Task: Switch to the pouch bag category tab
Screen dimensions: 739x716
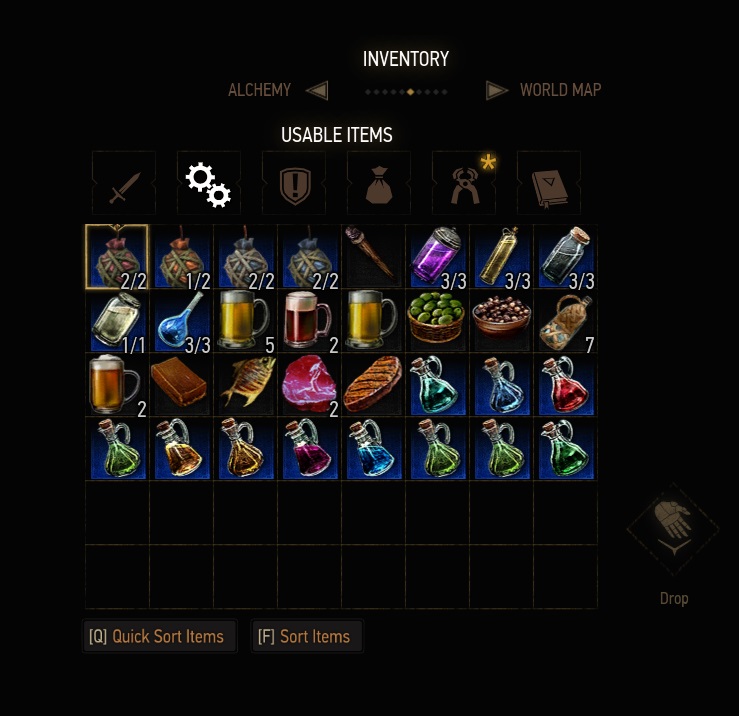Action: coord(379,184)
